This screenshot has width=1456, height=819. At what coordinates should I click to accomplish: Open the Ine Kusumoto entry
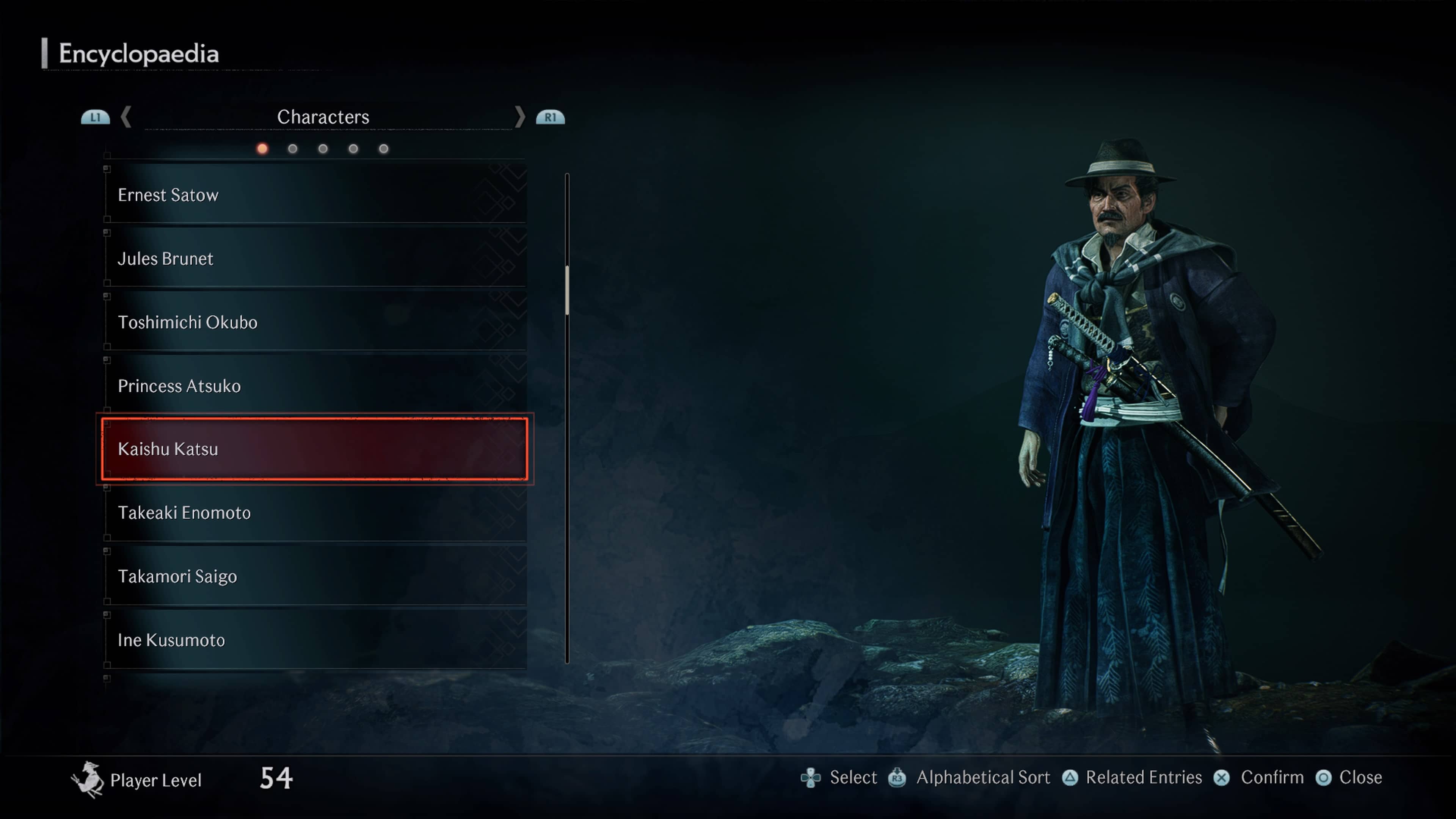pos(314,640)
